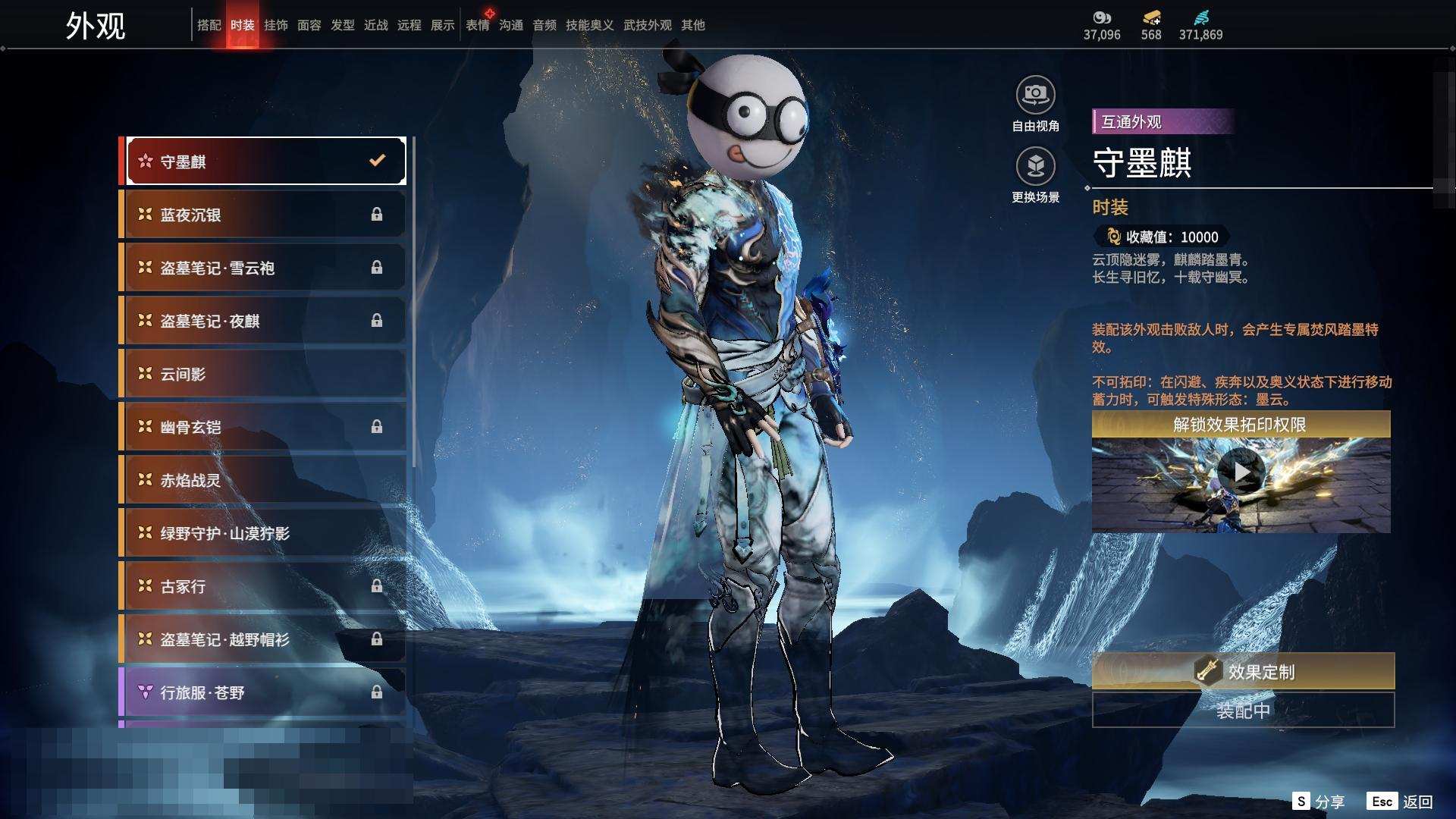The width and height of the screenshot is (1456, 819).
Task: Click 更换场景 change scene icon
Action: pyautogui.click(x=1035, y=166)
